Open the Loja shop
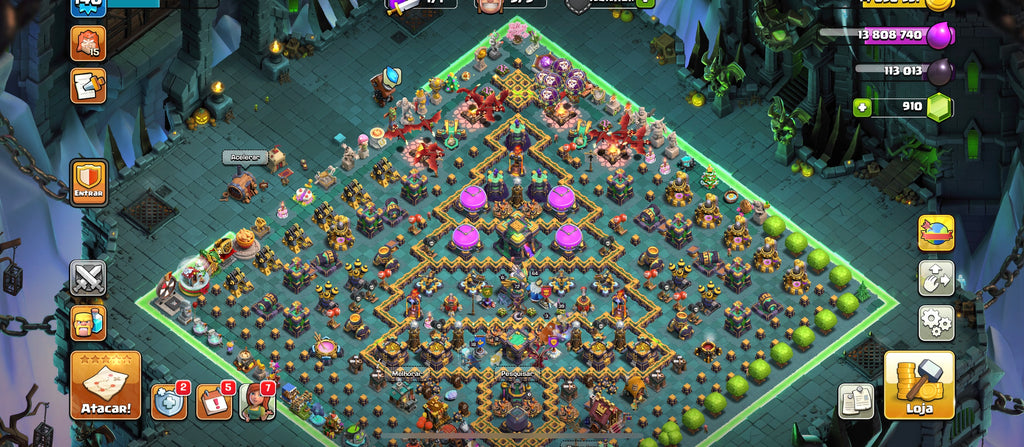The height and width of the screenshot is (447, 1024). pyautogui.click(x=918, y=385)
